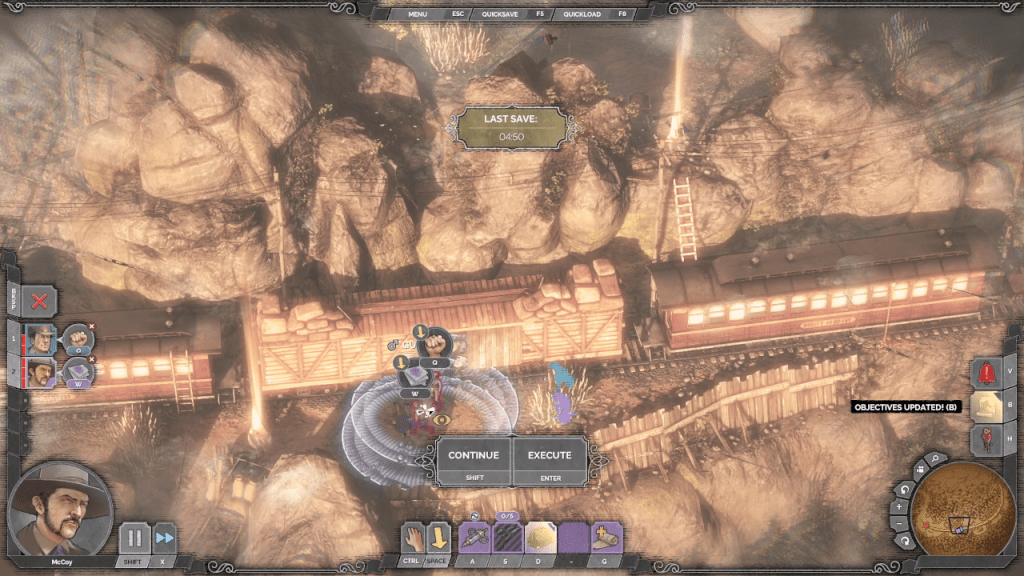The height and width of the screenshot is (576, 1024).
Task: Open the Menu from the top bar
Action: (x=418, y=14)
